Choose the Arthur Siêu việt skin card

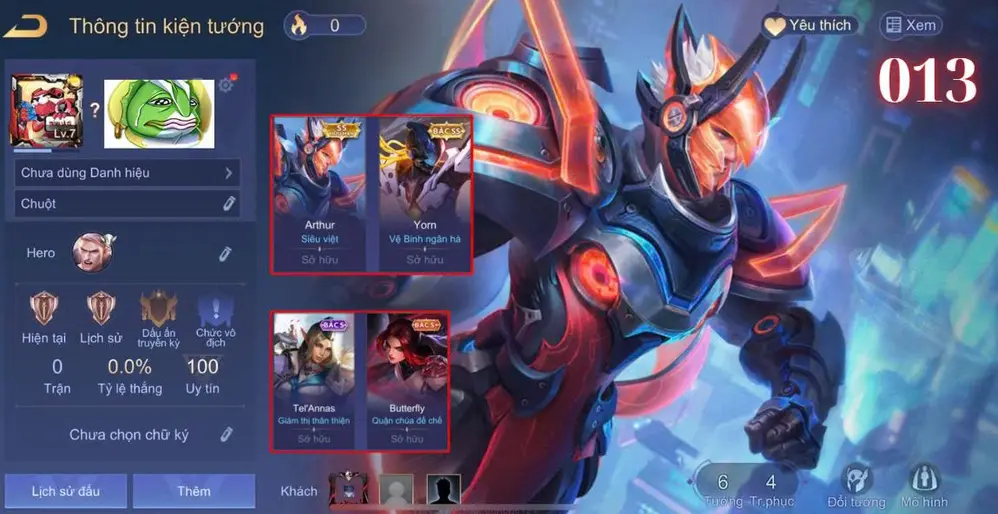point(320,194)
